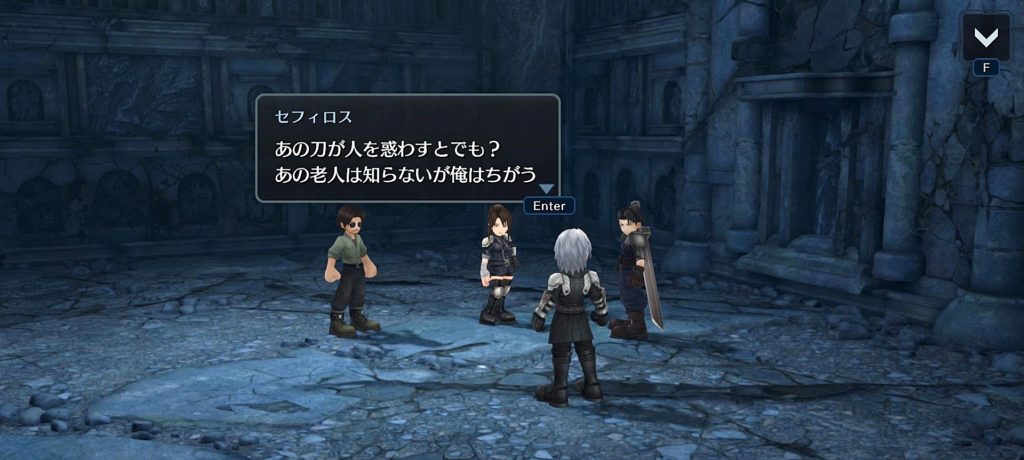The width and height of the screenshot is (1024, 460).
Task: Advance Sephiroth's dialogue with the arrow indicator
Action: click(545, 188)
